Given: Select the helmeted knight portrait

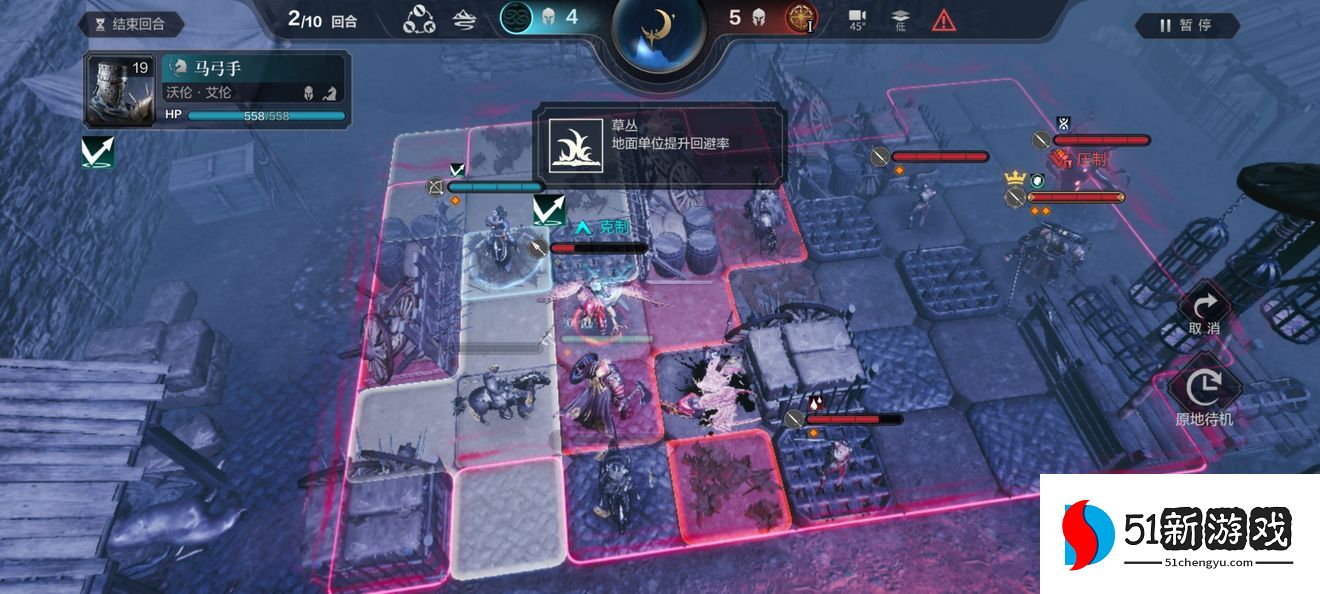Looking at the screenshot, I should click(120, 90).
